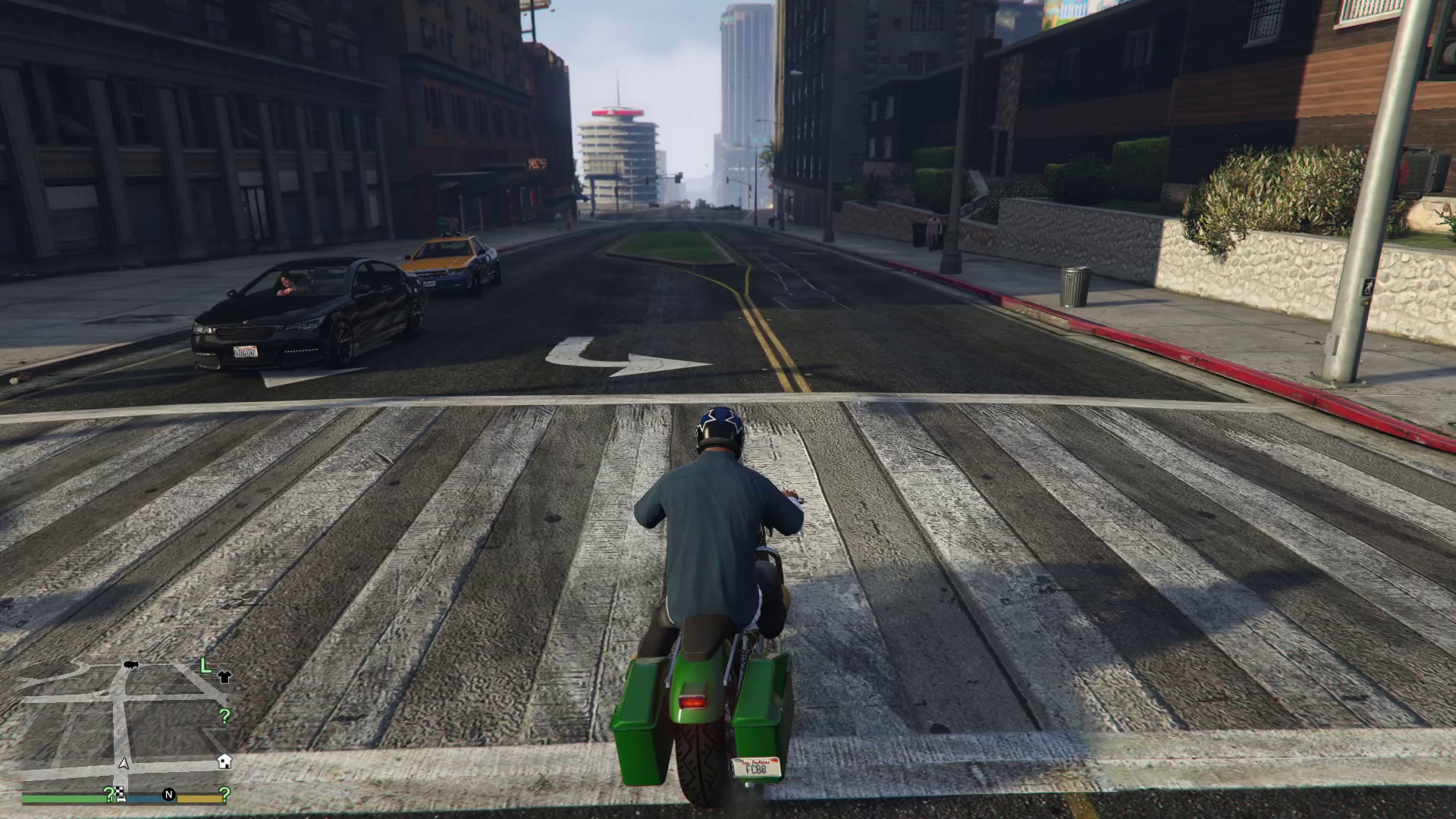Select the north compass N indicator
The image size is (1456, 819).
[168, 795]
